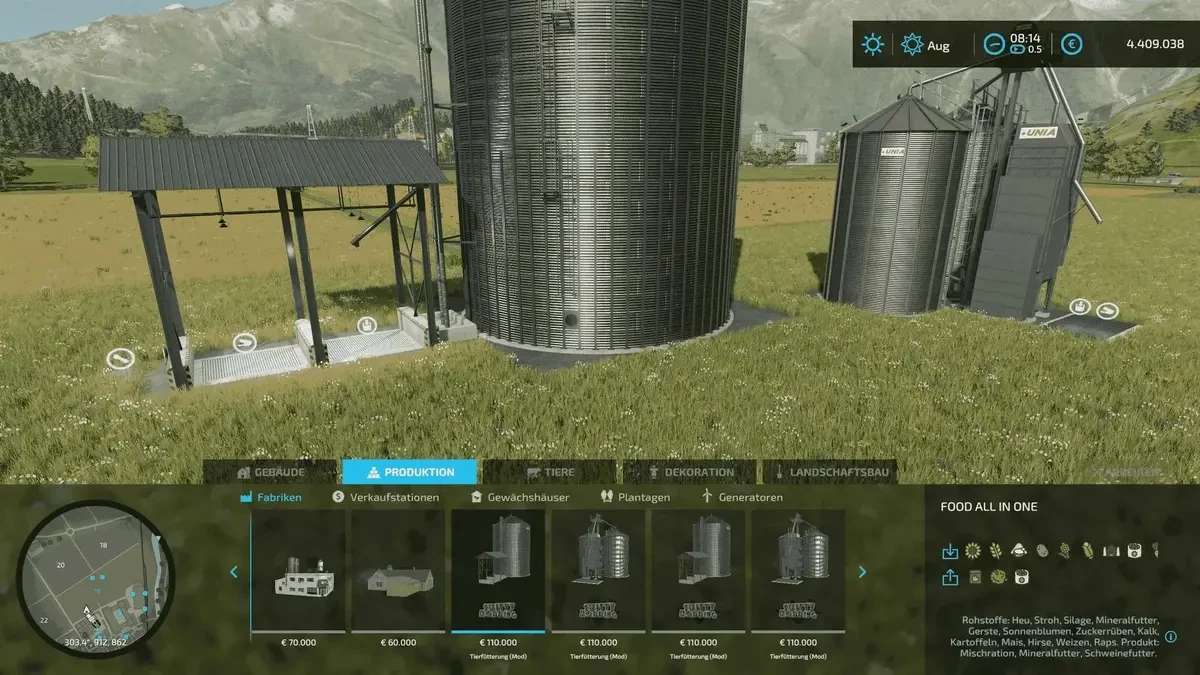Click the euro money icon
Screen dimensions: 1200x675
pyautogui.click(x=1072, y=44)
